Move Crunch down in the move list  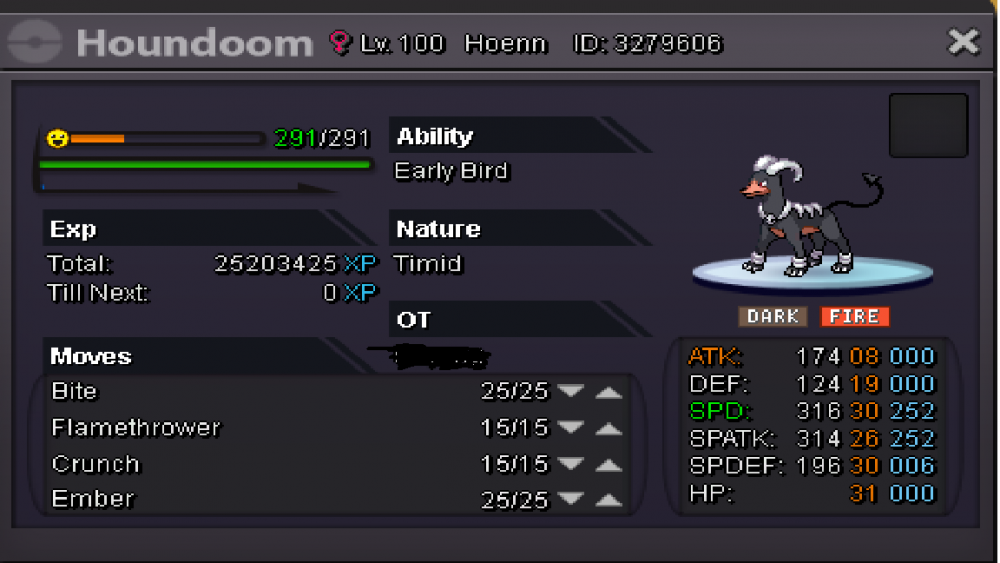571,464
